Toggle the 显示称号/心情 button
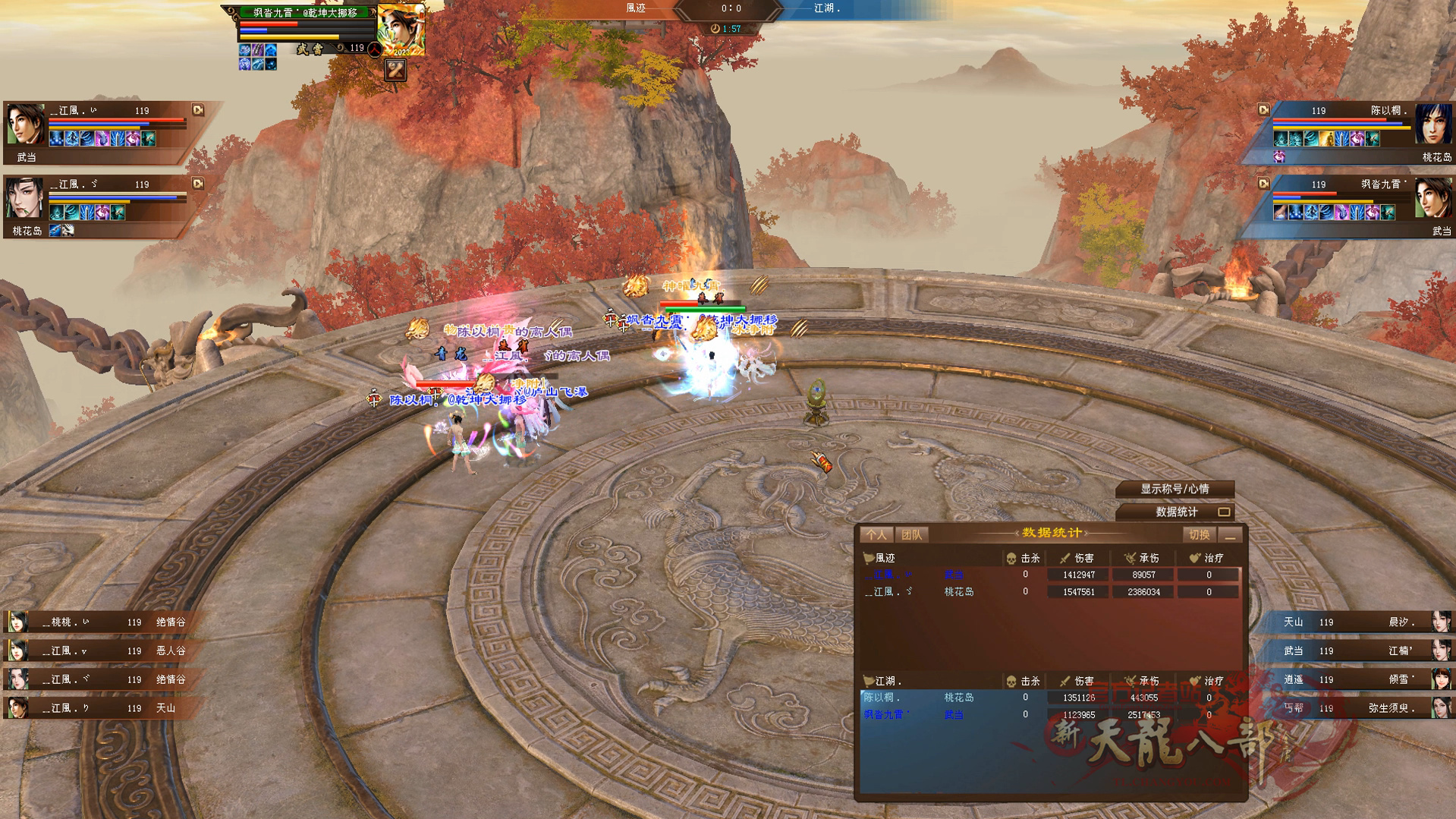The width and height of the screenshot is (1456, 819). 1175,489
